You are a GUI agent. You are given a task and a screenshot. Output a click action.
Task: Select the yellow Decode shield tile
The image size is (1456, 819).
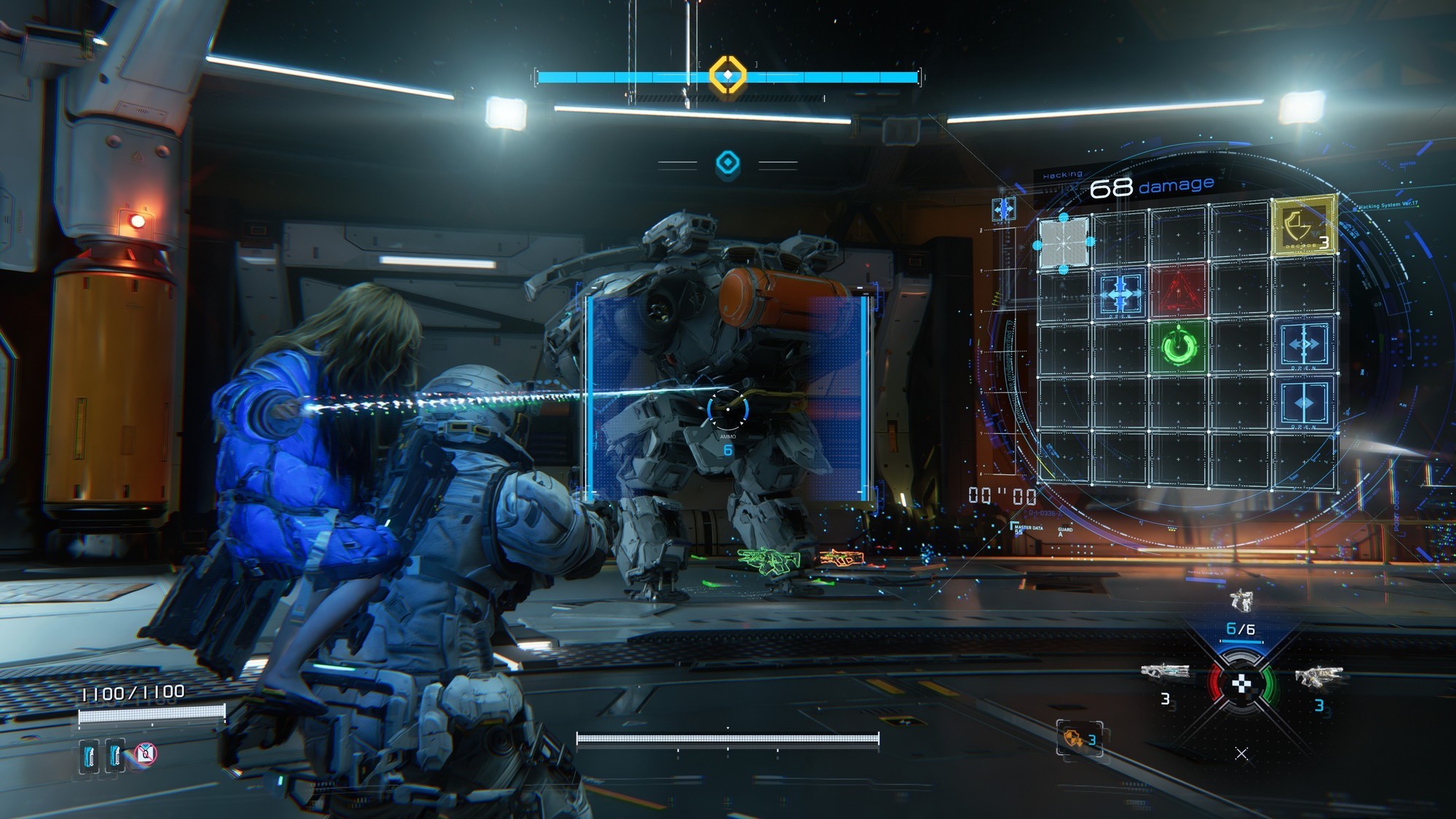click(x=1303, y=226)
